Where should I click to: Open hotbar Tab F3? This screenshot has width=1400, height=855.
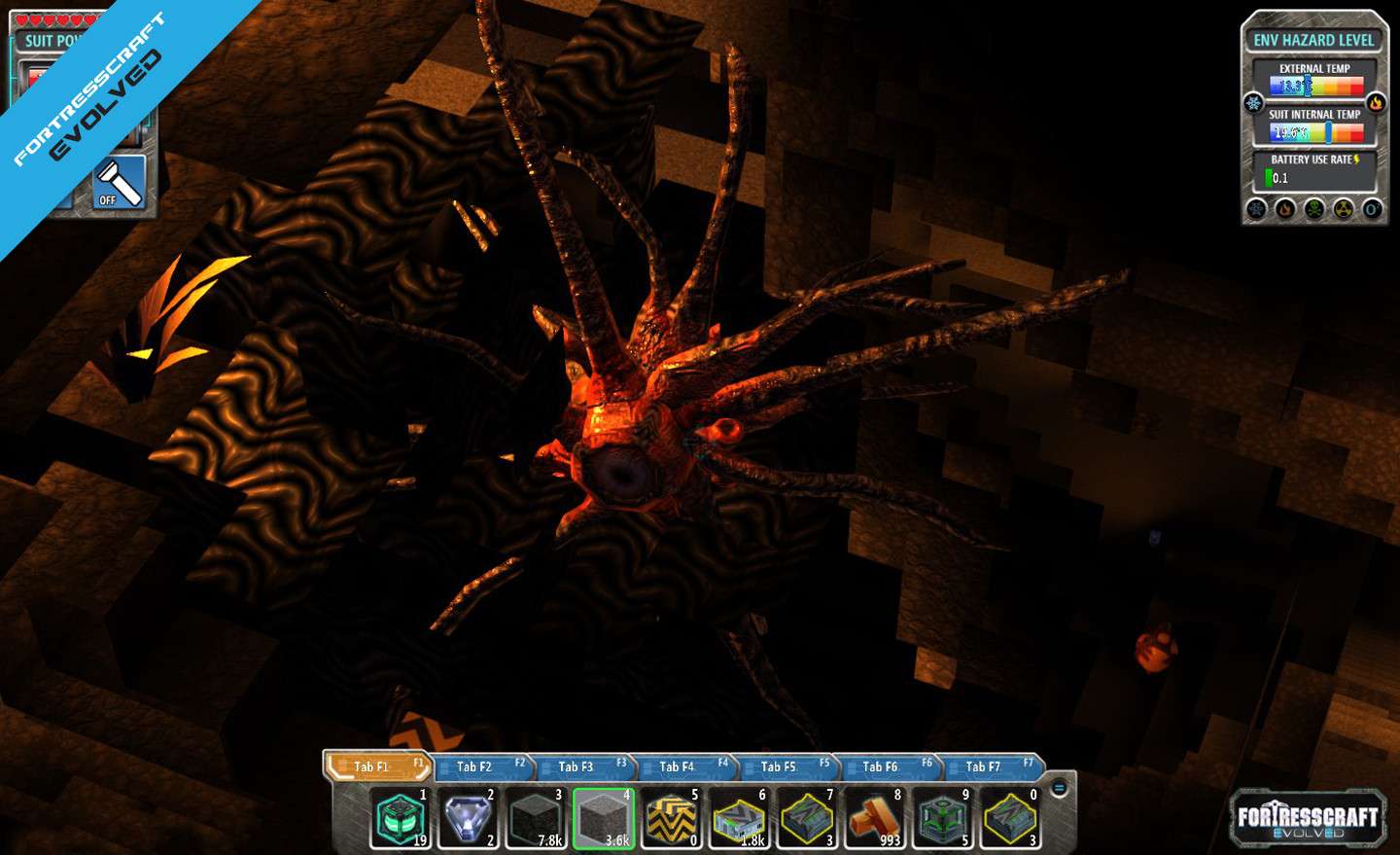[x=578, y=766]
